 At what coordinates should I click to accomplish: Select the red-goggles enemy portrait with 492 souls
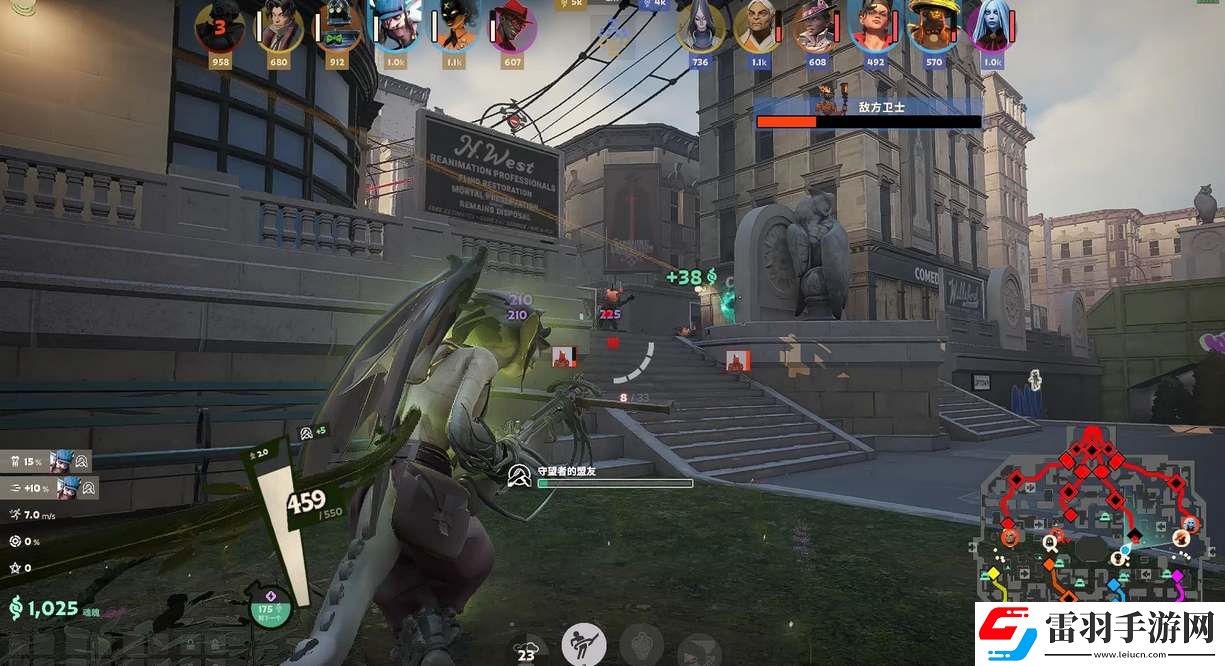click(x=874, y=27)
